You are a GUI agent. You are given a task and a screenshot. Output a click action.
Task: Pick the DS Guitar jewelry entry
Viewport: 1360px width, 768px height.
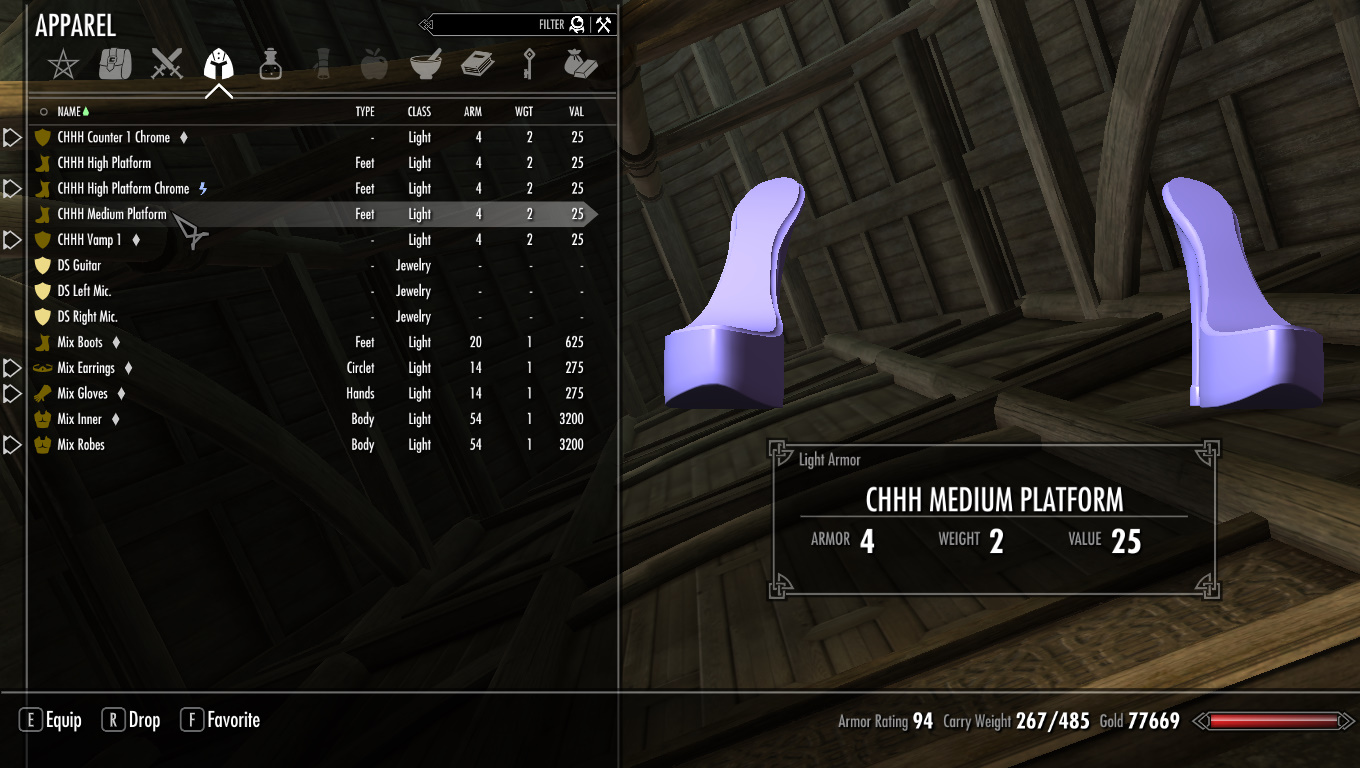point(79,265)
